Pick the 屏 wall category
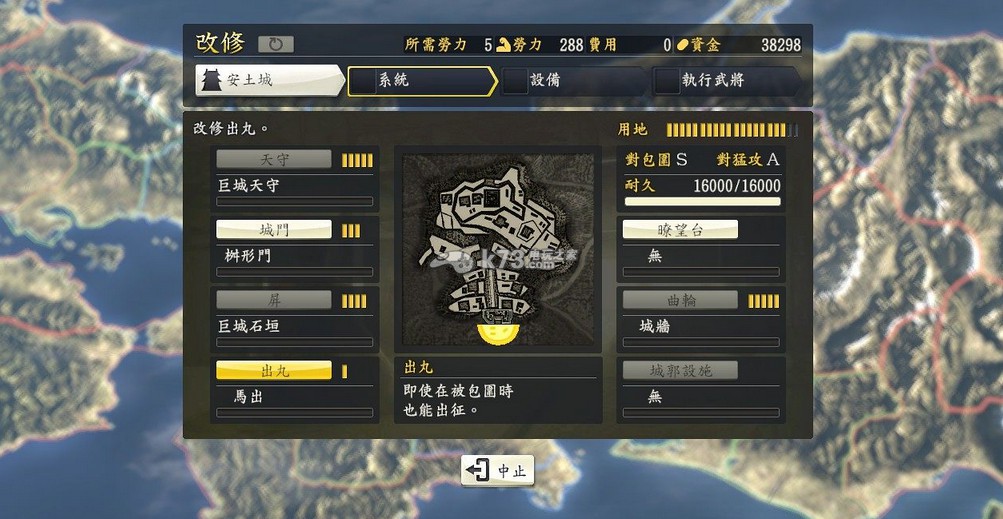 [274, 300]
